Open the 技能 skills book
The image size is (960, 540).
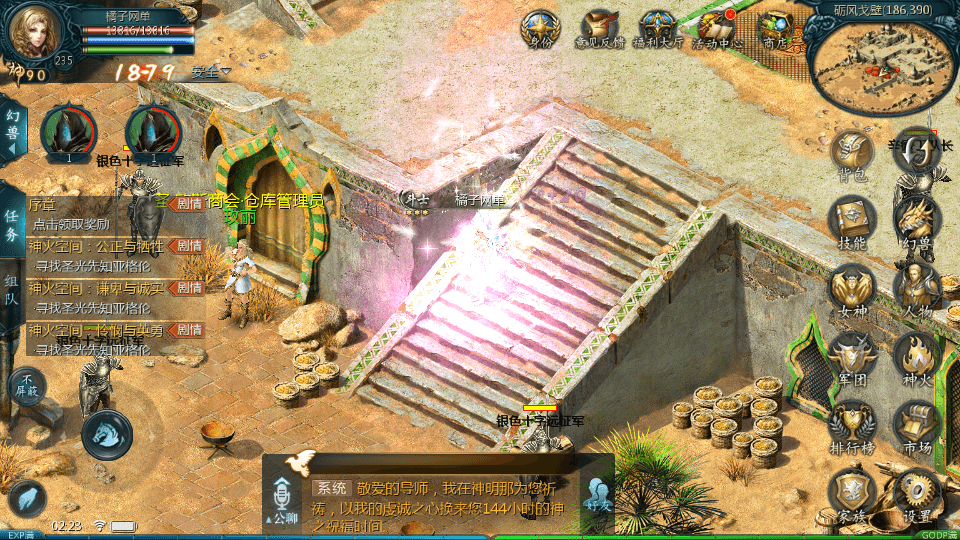[x=852, y=222]
